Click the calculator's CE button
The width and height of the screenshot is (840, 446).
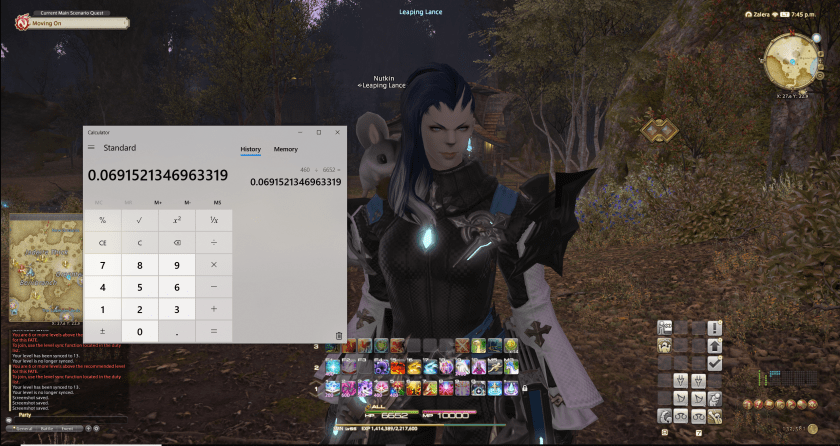[x=102, y=242]
